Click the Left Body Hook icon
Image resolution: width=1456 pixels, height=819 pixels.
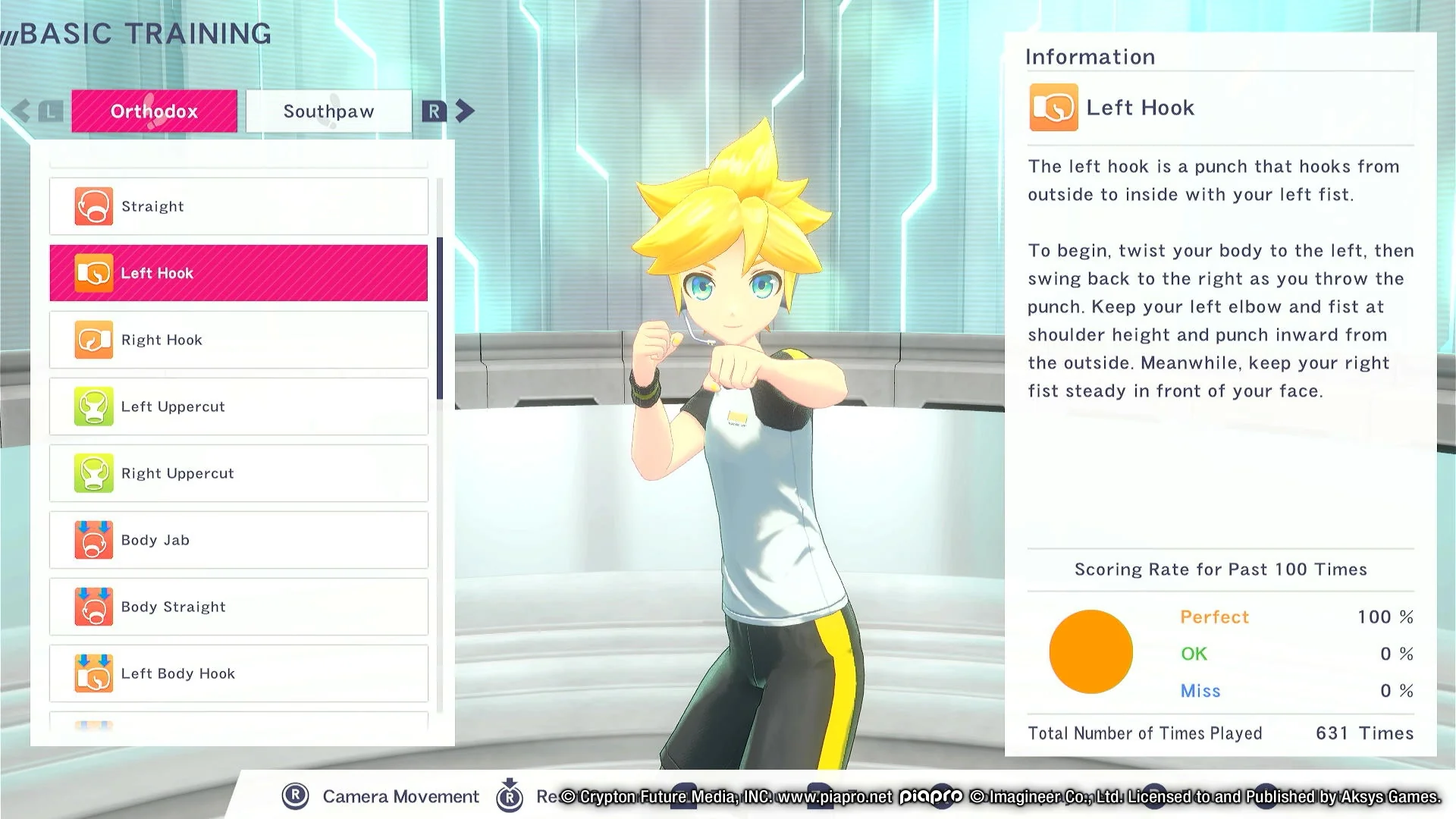point(94,673)
